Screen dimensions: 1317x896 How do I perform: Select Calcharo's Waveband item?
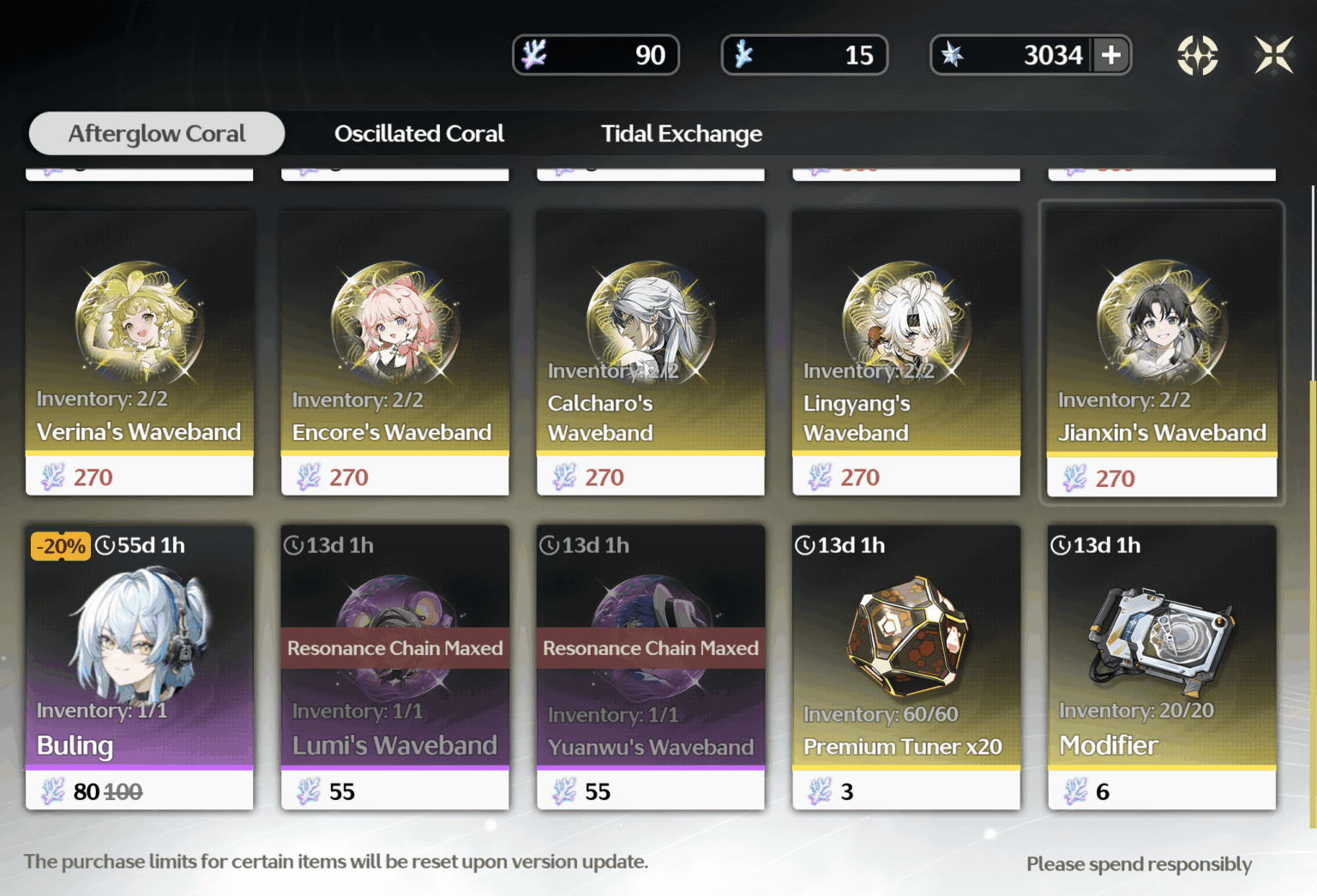click(x=651, y=352)
